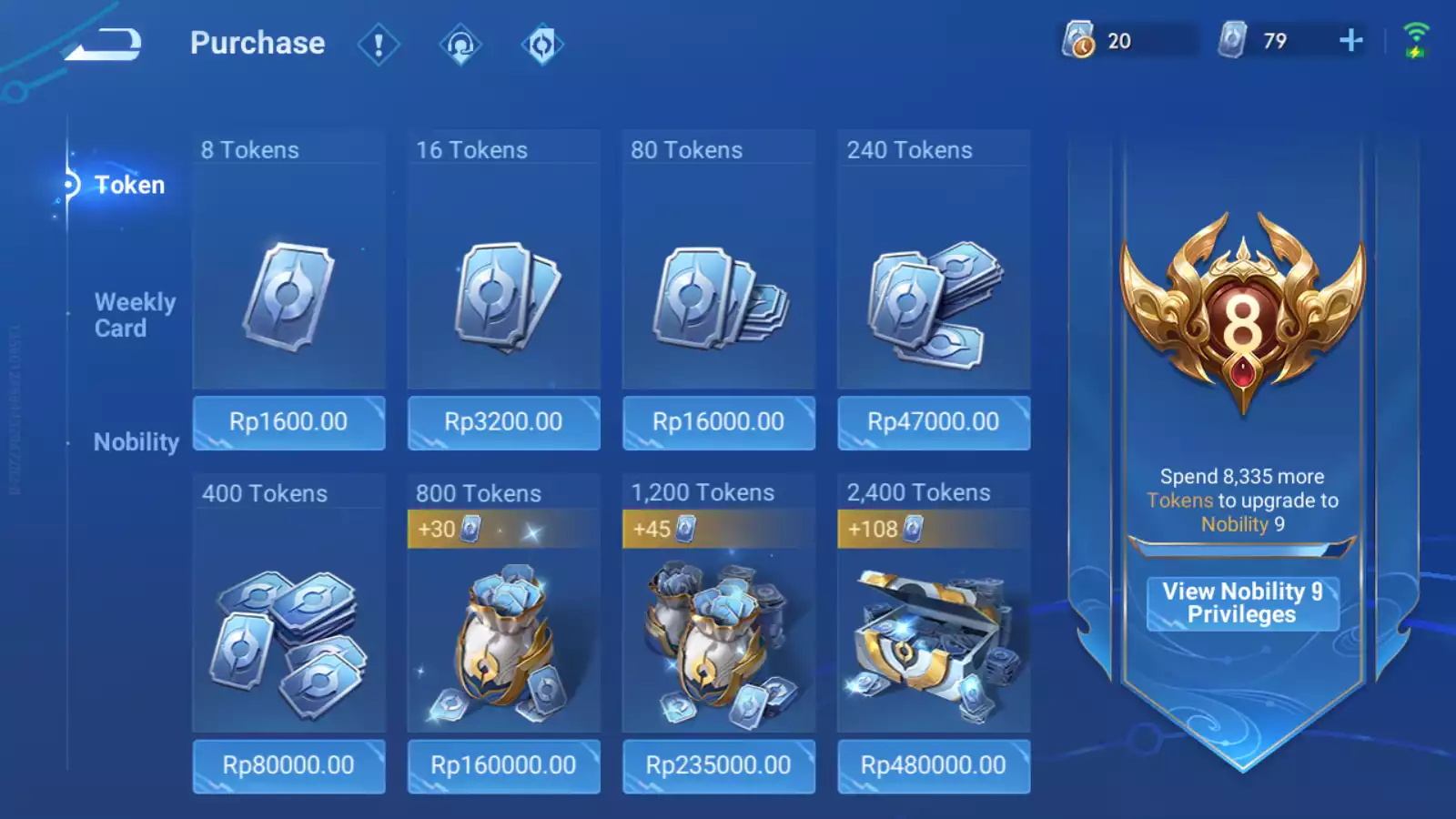This screenshot has height=819, width=1456.
Task: Select the Token tab
Action: pos(128,185)
